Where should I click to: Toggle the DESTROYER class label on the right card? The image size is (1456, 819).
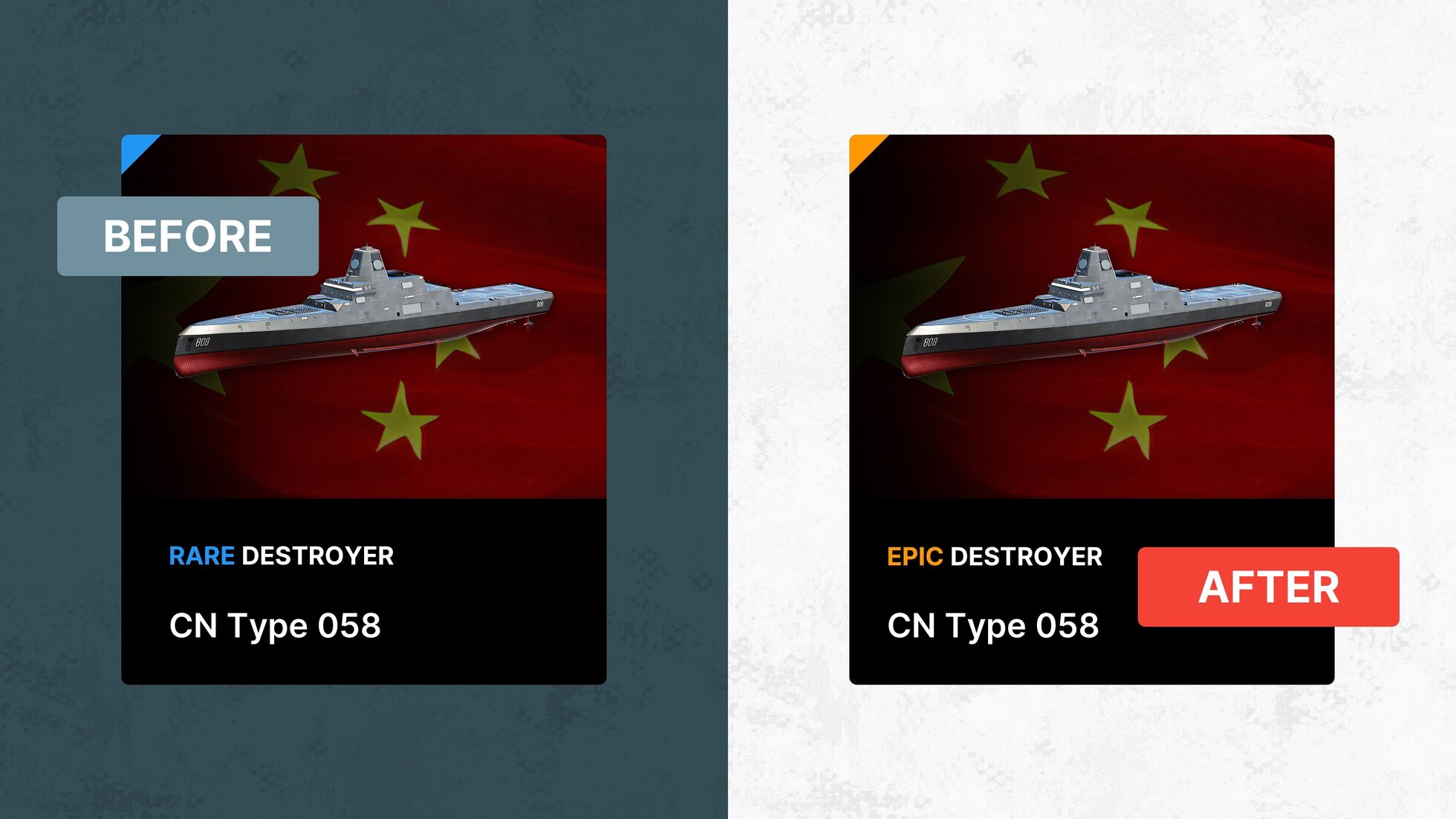tap(1027, 557)
